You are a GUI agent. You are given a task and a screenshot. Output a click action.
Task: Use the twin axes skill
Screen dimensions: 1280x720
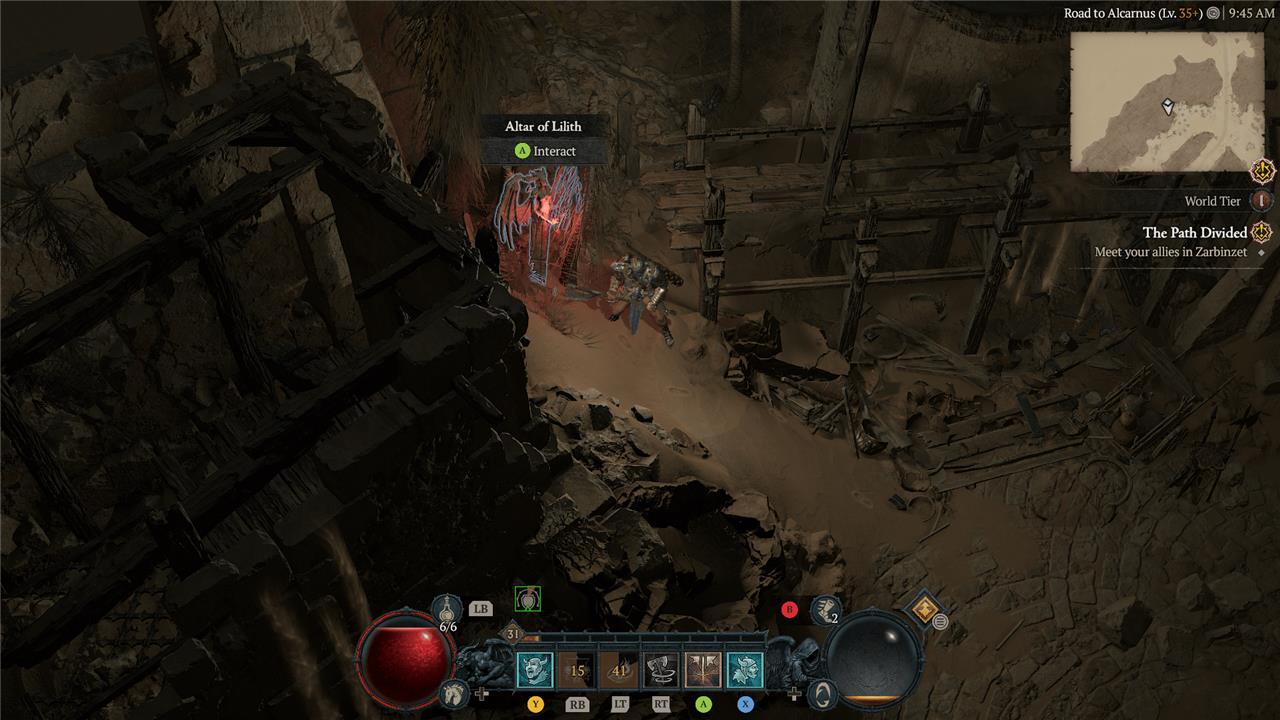703,670
